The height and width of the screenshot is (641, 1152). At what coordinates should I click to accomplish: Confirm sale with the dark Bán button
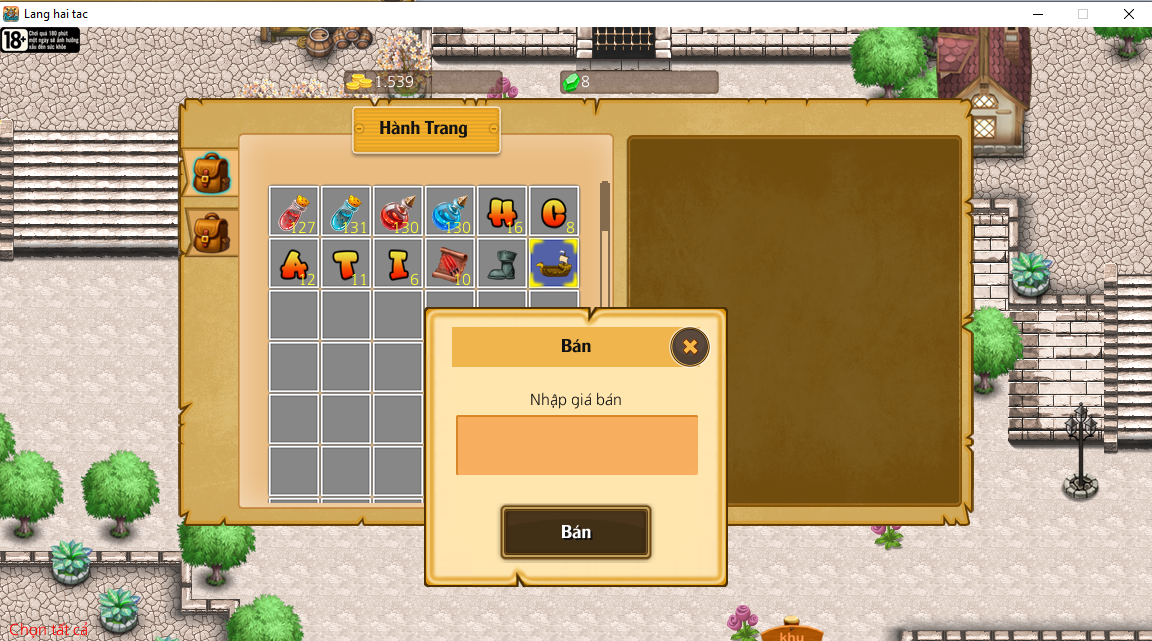[576, 532]
